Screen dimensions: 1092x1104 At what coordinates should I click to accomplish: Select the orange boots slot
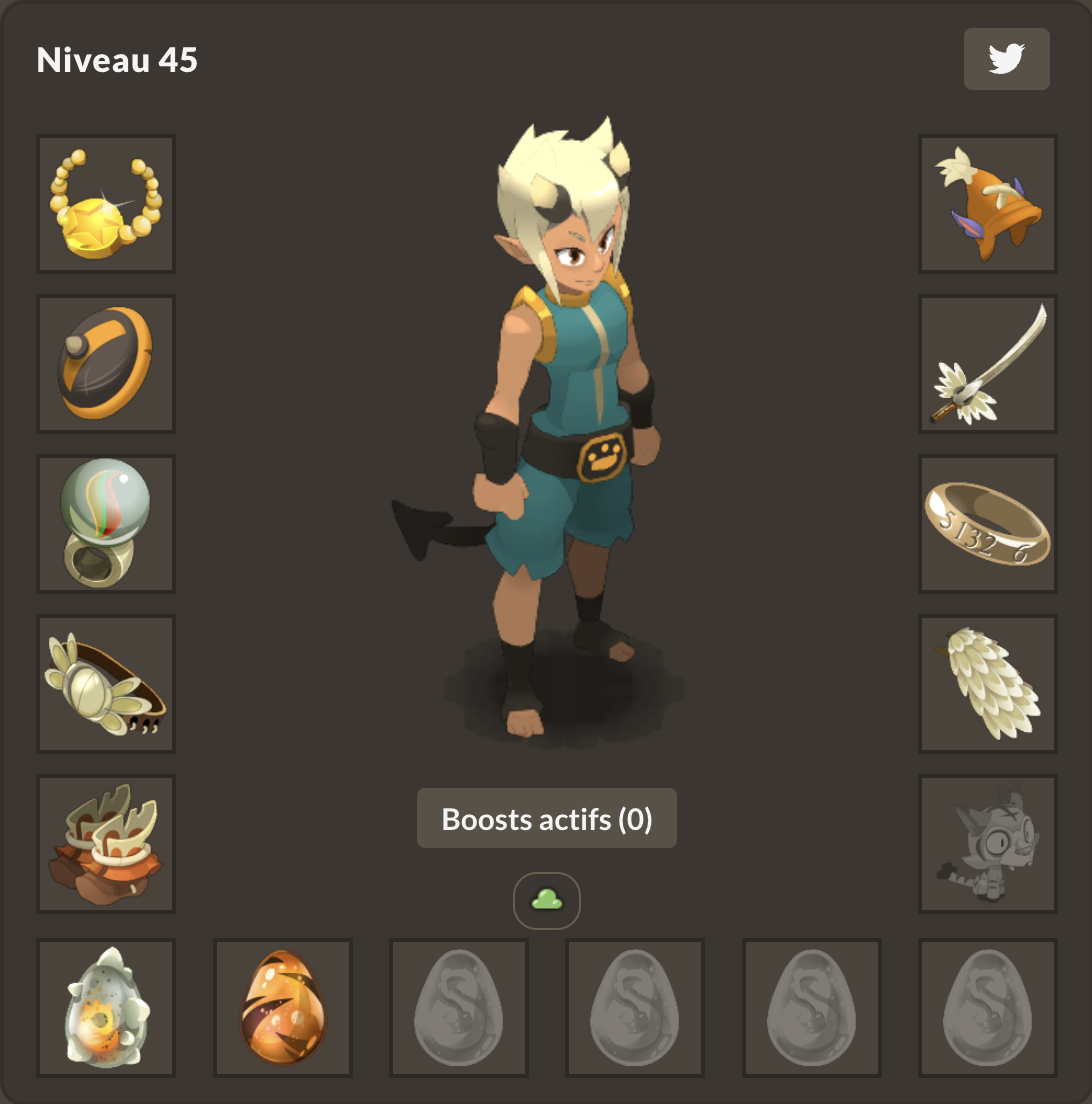[106, 844]
